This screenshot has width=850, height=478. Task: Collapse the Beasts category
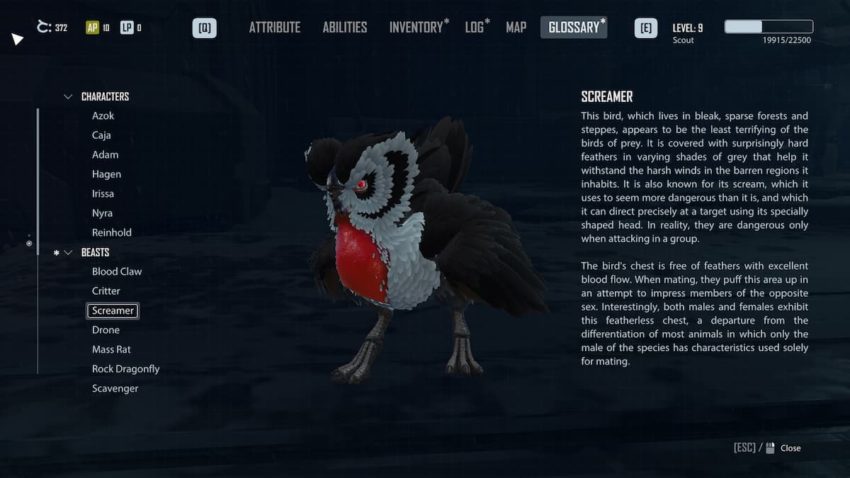[x=68, y=253]
